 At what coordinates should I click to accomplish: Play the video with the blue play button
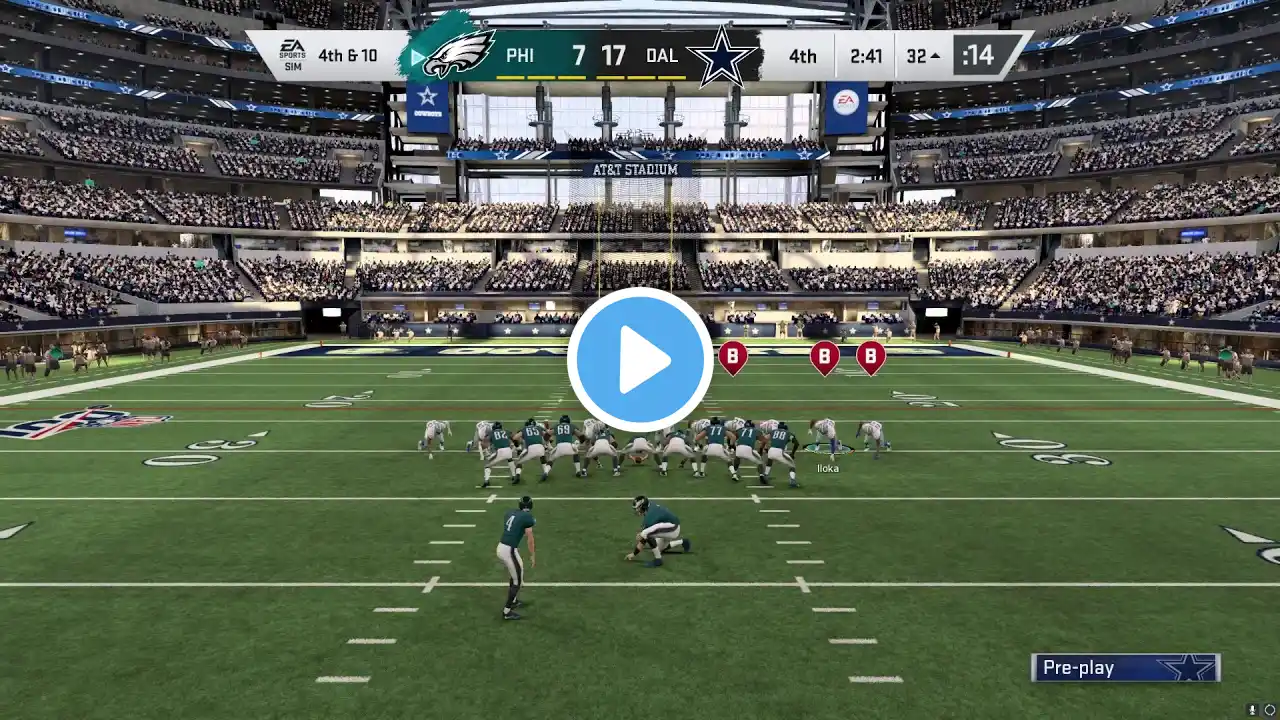640,360
